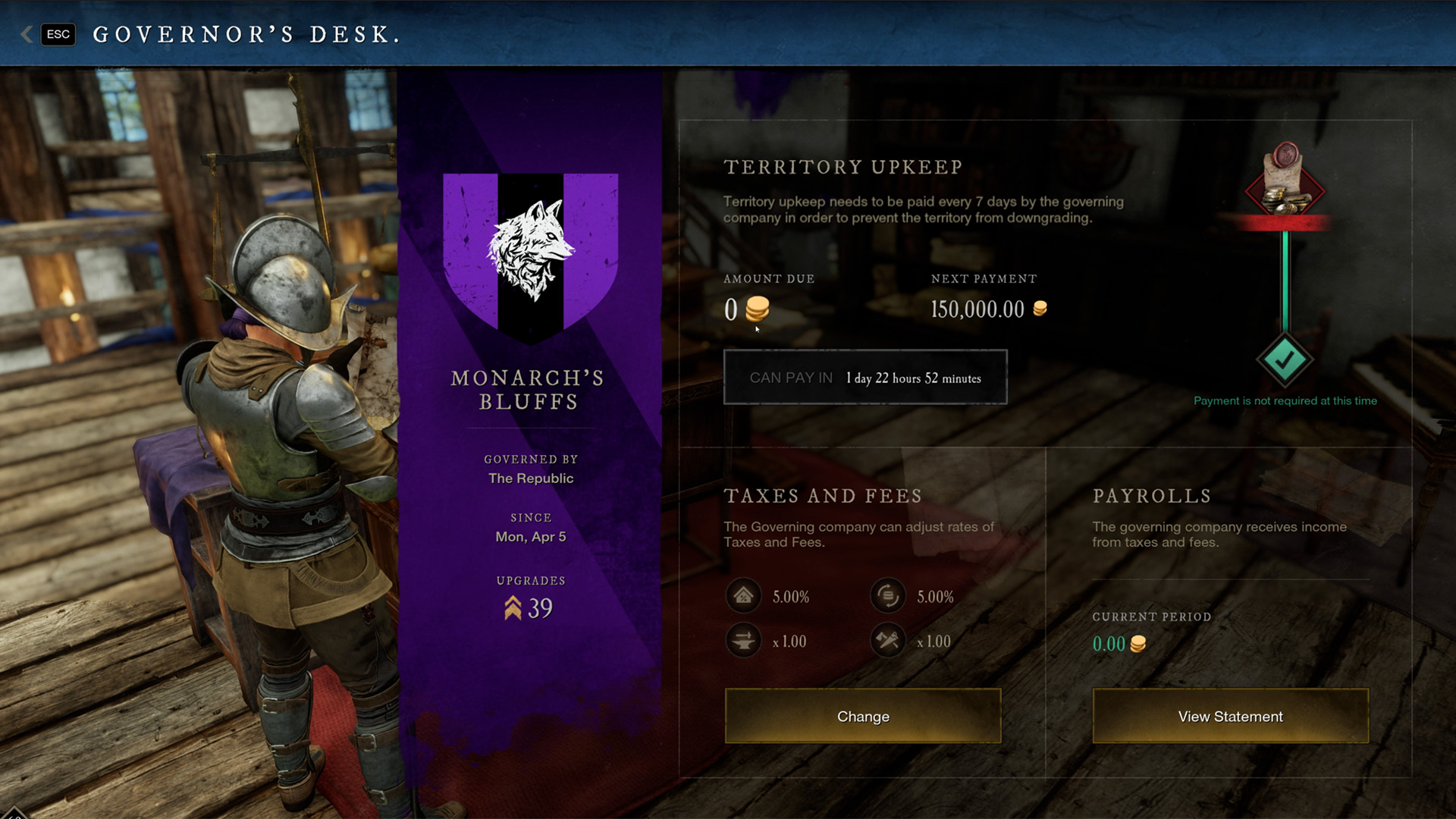
Task: Click the refining fee tools icon
Action: point(887,641)
